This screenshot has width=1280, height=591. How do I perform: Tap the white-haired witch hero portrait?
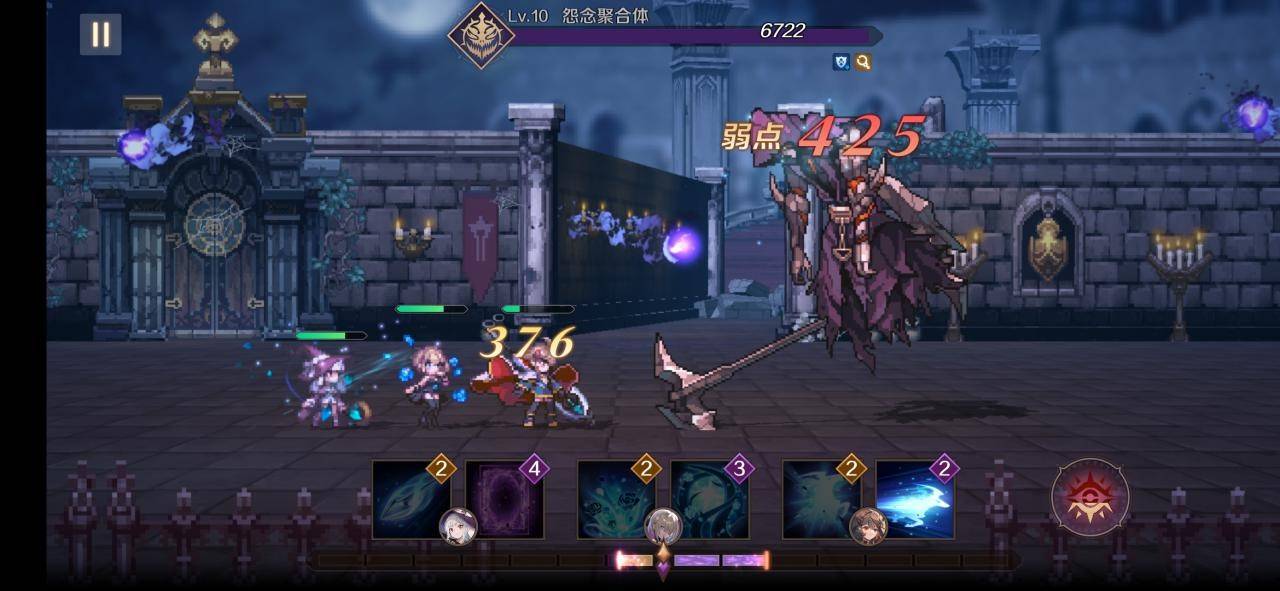click(458, 525)
